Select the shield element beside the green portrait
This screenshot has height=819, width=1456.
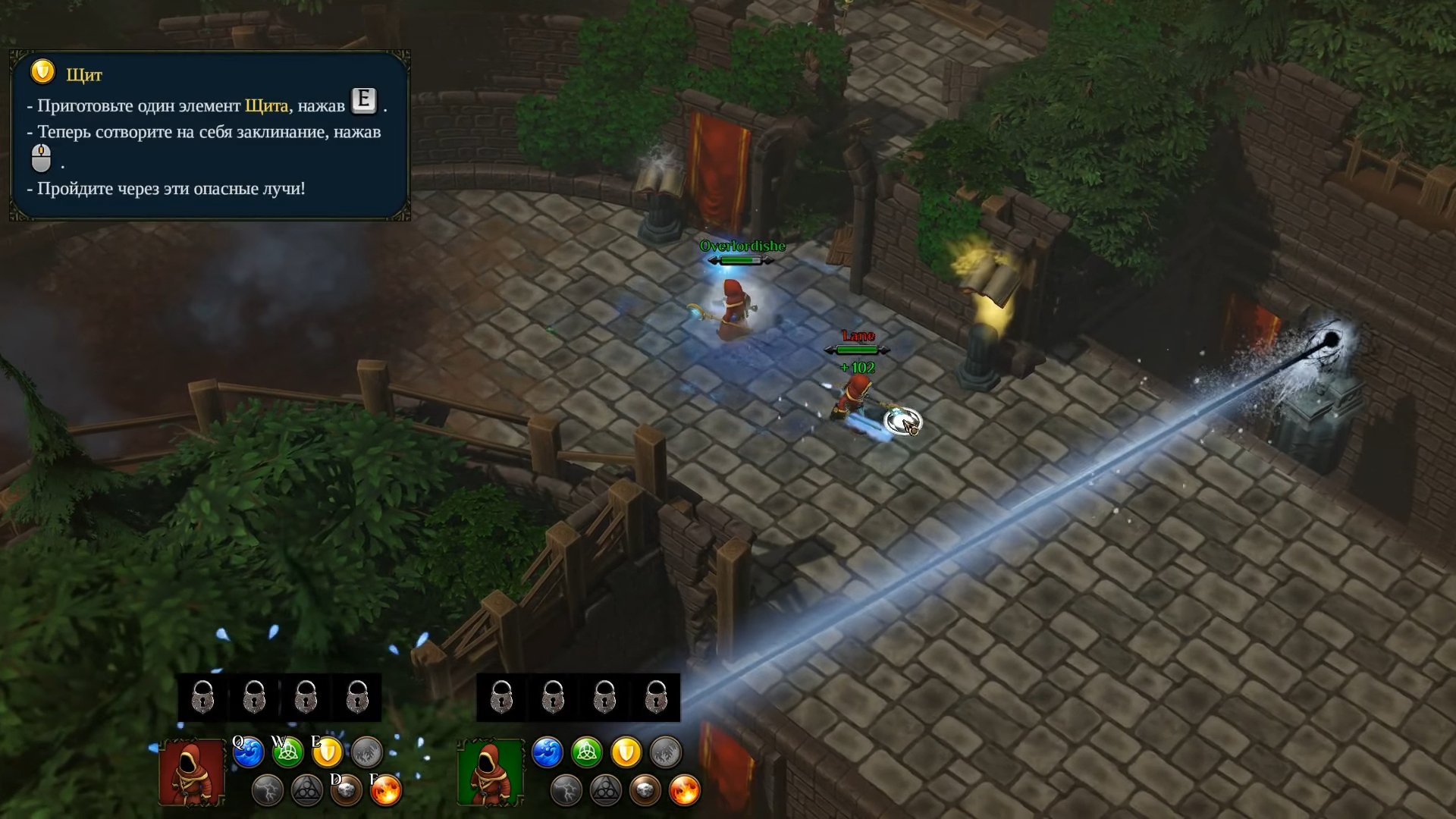[x=626, y=752]
